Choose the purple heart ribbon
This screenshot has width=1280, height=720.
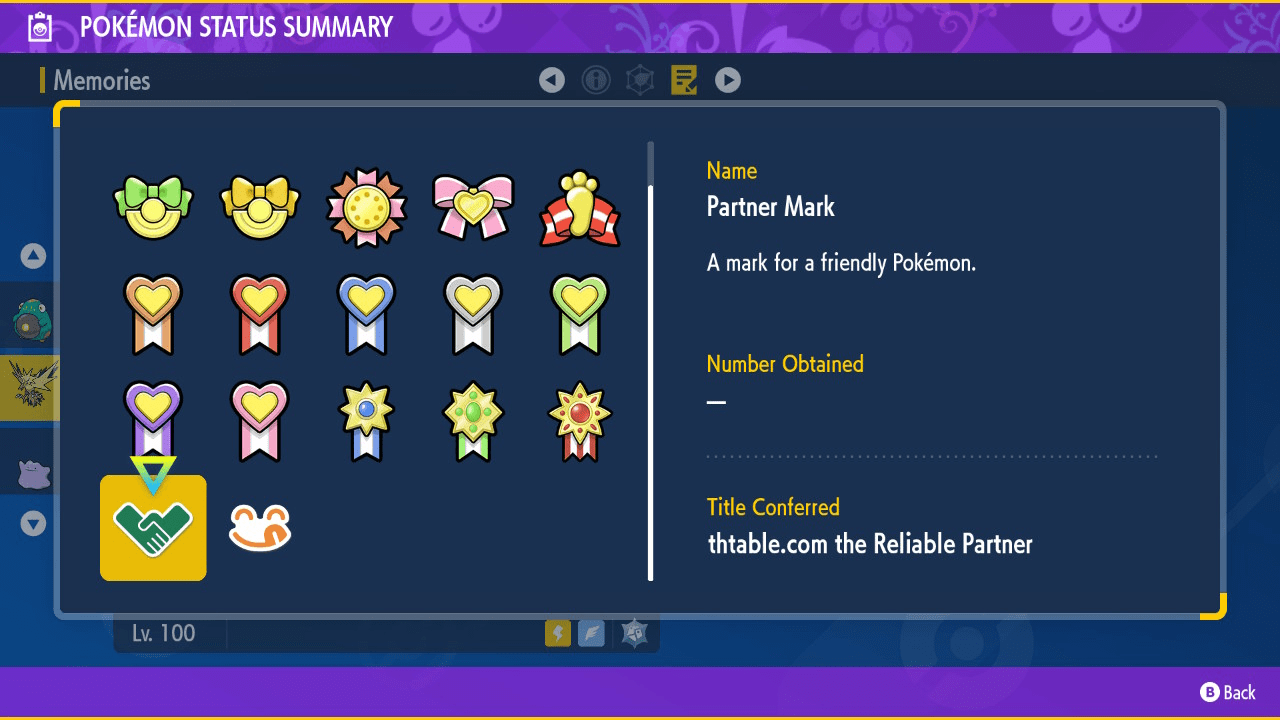pyautogui.click(x=153, y=420)
